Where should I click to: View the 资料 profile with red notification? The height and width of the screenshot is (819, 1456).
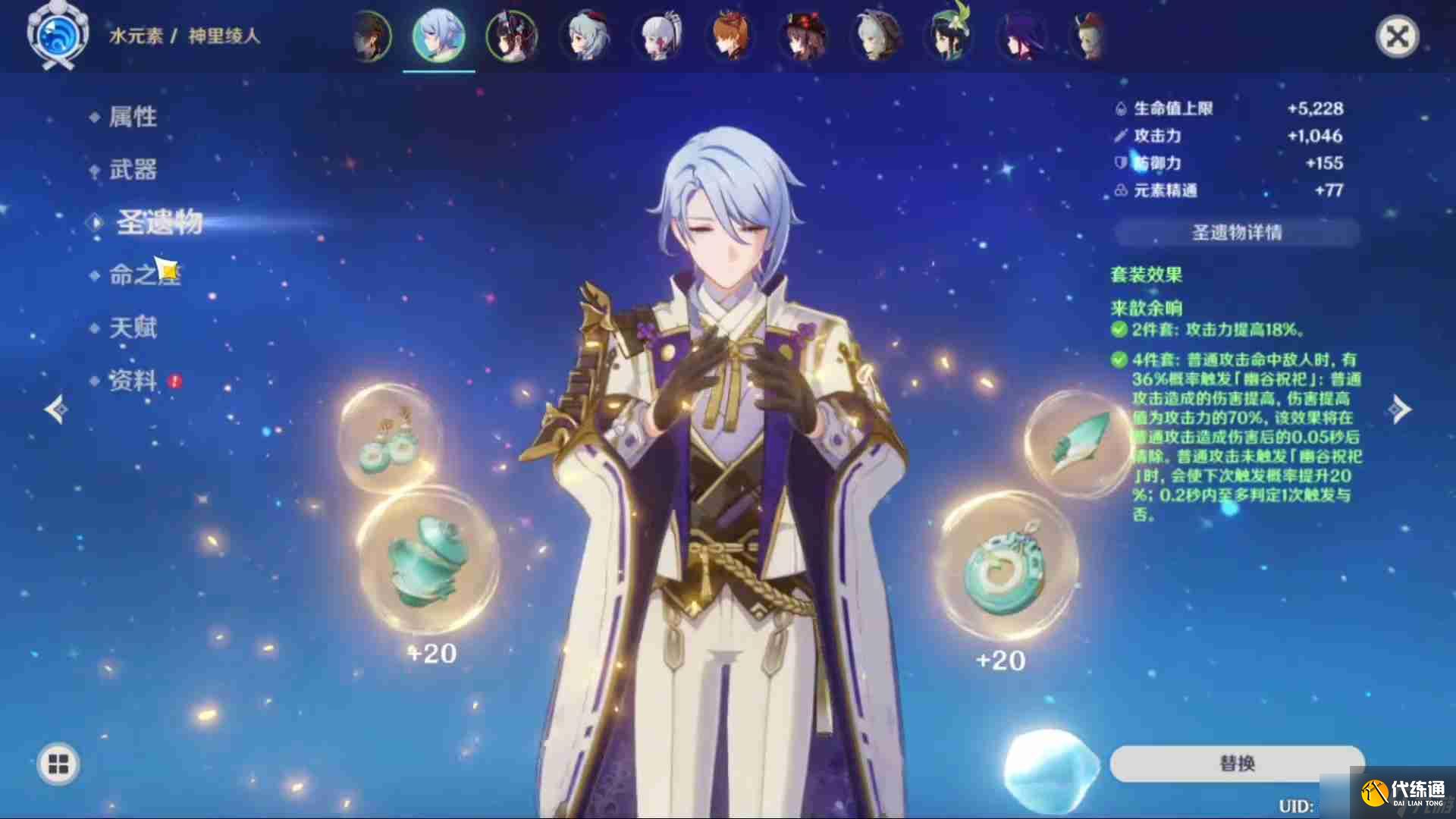(x=134, y=382)
